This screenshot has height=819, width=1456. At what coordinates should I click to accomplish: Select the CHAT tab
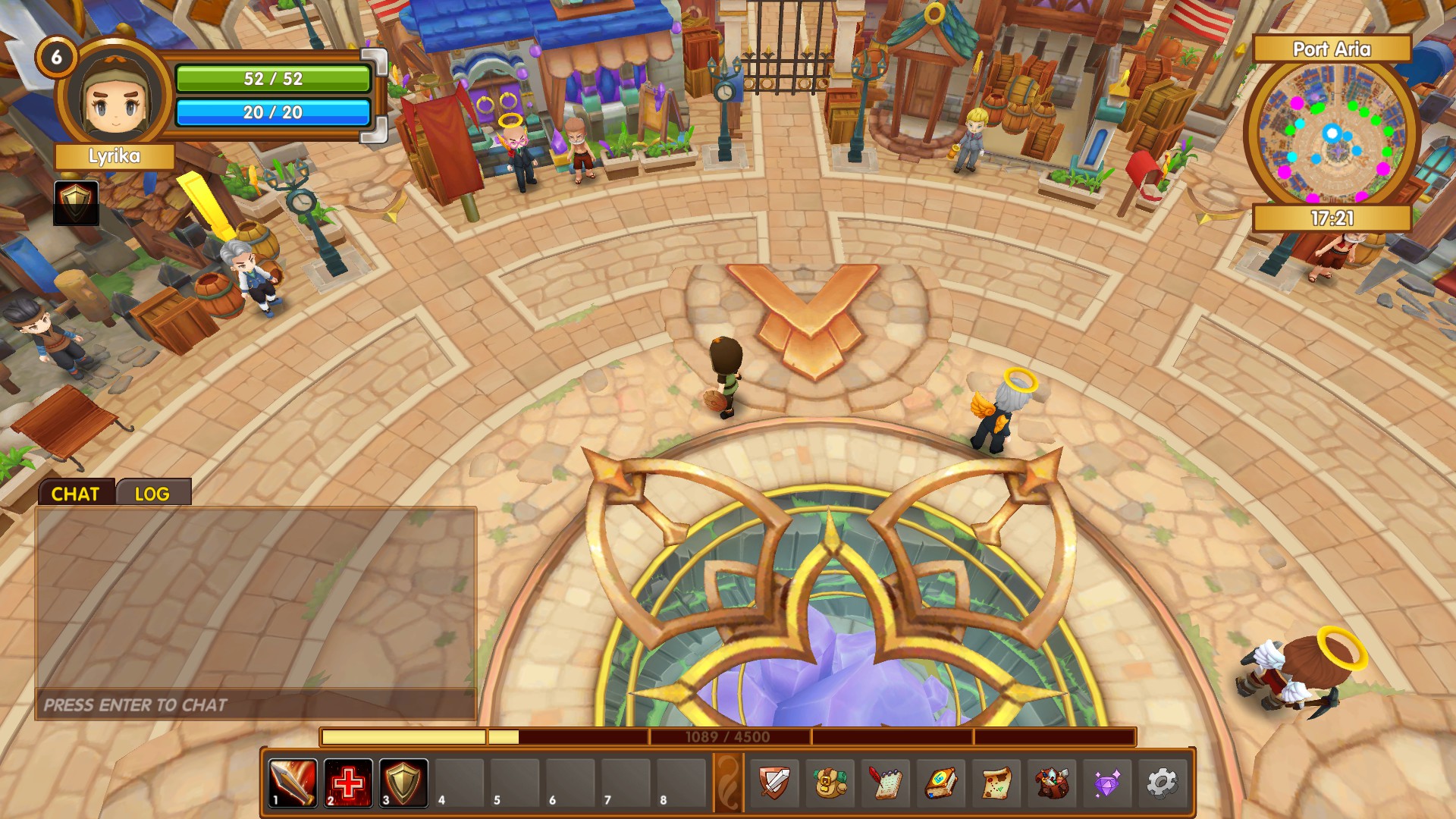click(76, 493)
